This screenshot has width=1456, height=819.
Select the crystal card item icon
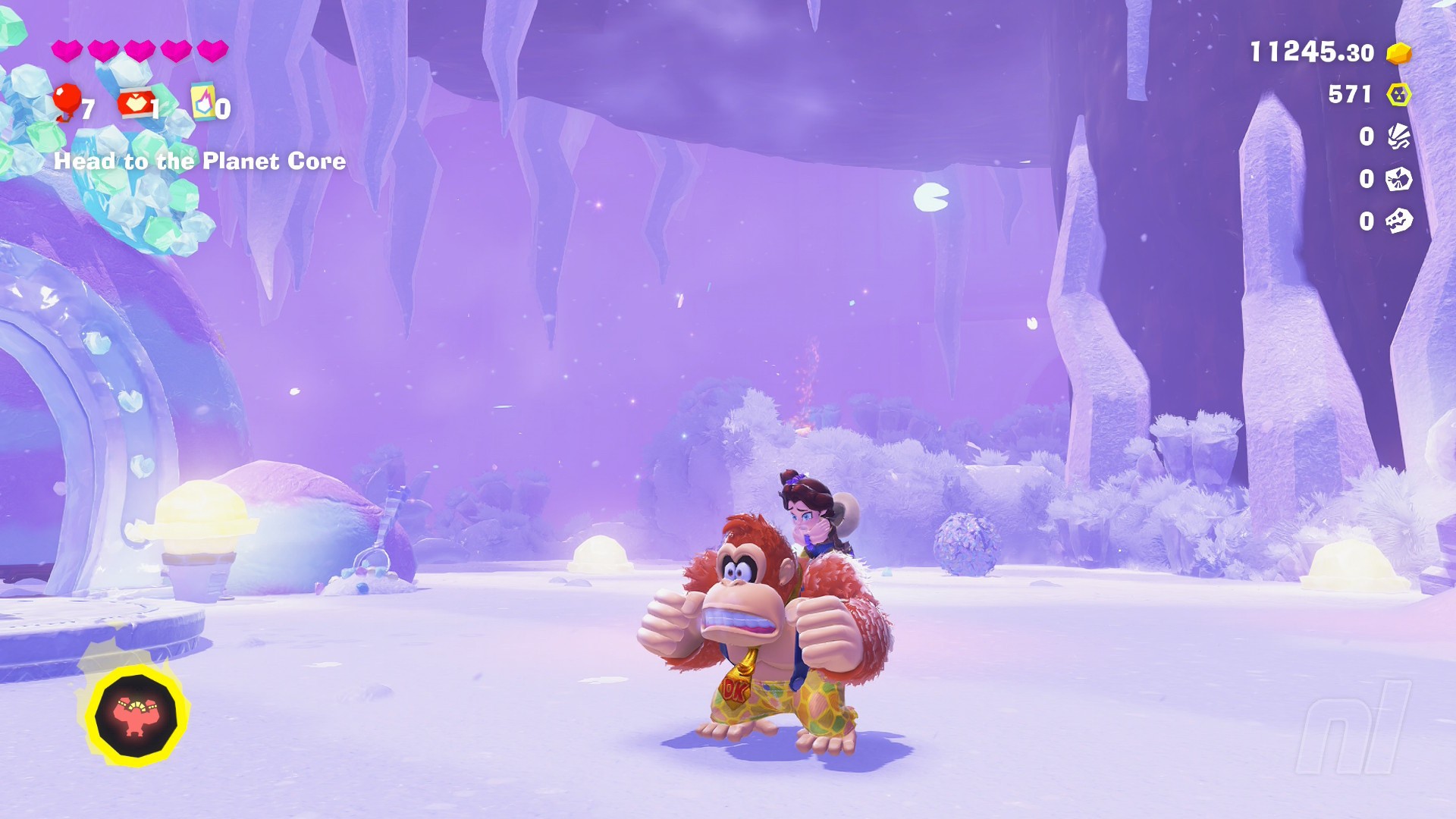click(203, 102)
